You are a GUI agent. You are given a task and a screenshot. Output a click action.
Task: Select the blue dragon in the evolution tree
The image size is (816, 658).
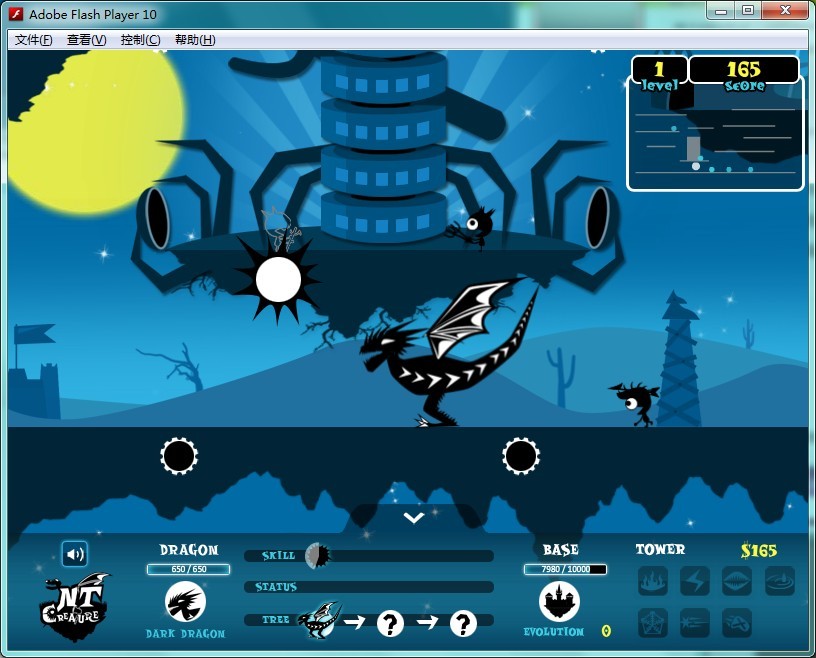[x=319, y=621]
